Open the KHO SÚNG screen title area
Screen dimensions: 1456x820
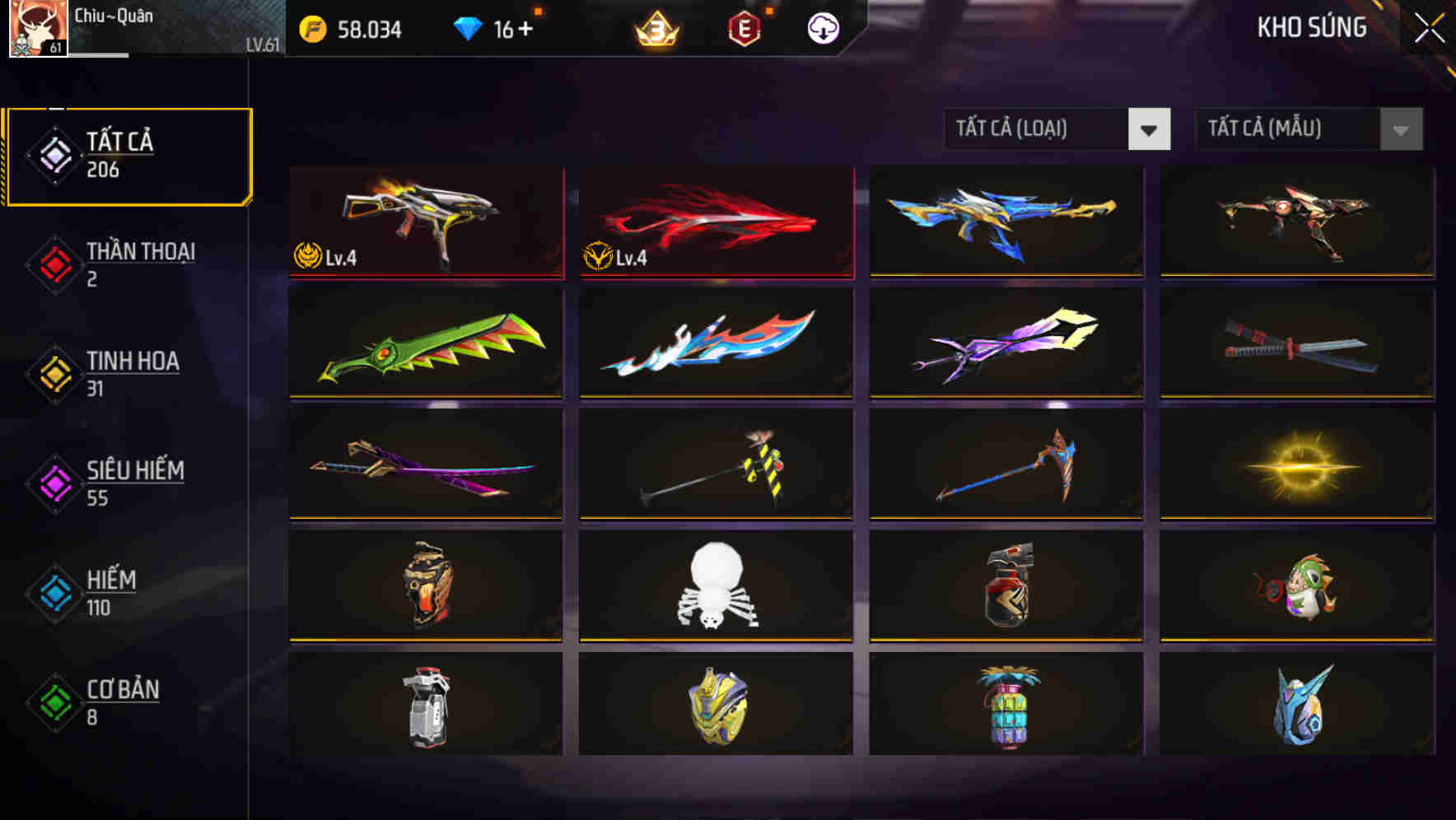point(1313,27)
